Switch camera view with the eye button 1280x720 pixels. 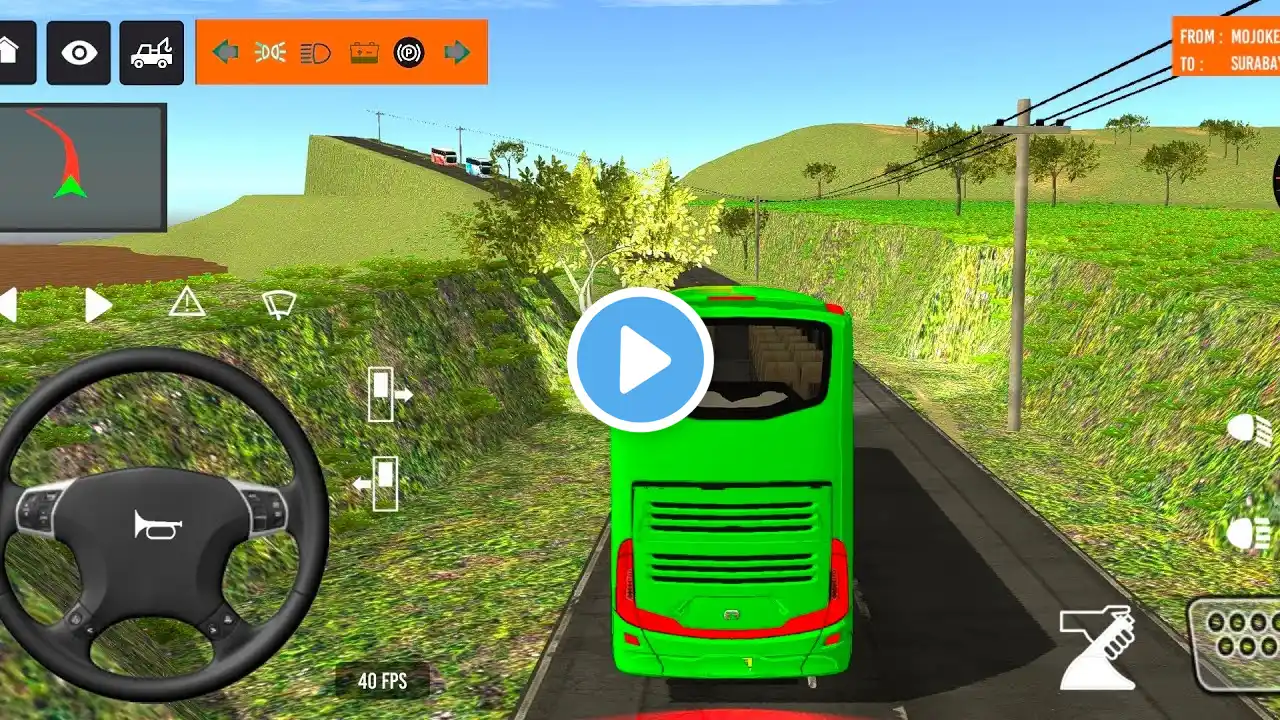coord(78,52)
